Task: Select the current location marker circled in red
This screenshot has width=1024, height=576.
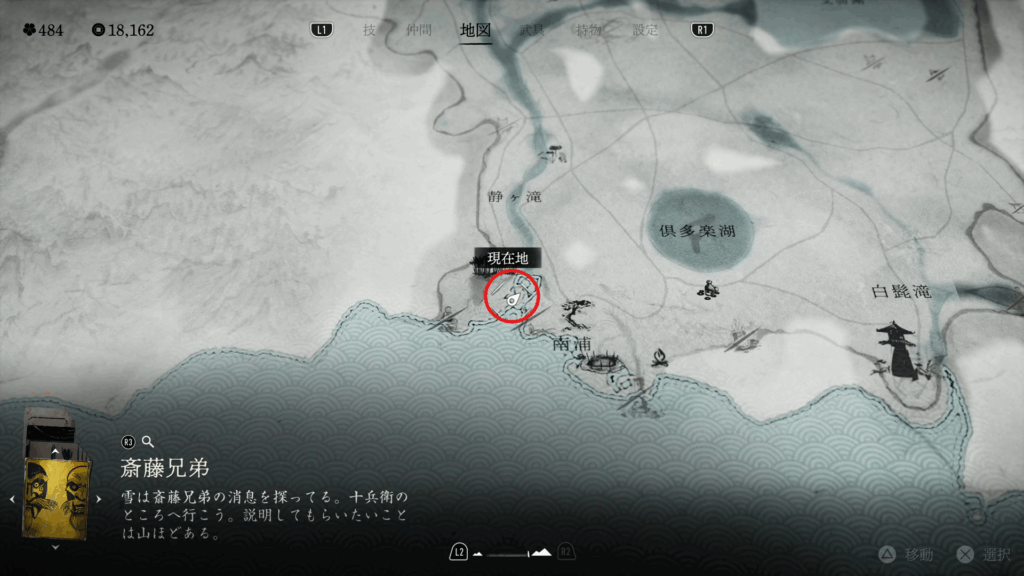Action: pos(512,297)
